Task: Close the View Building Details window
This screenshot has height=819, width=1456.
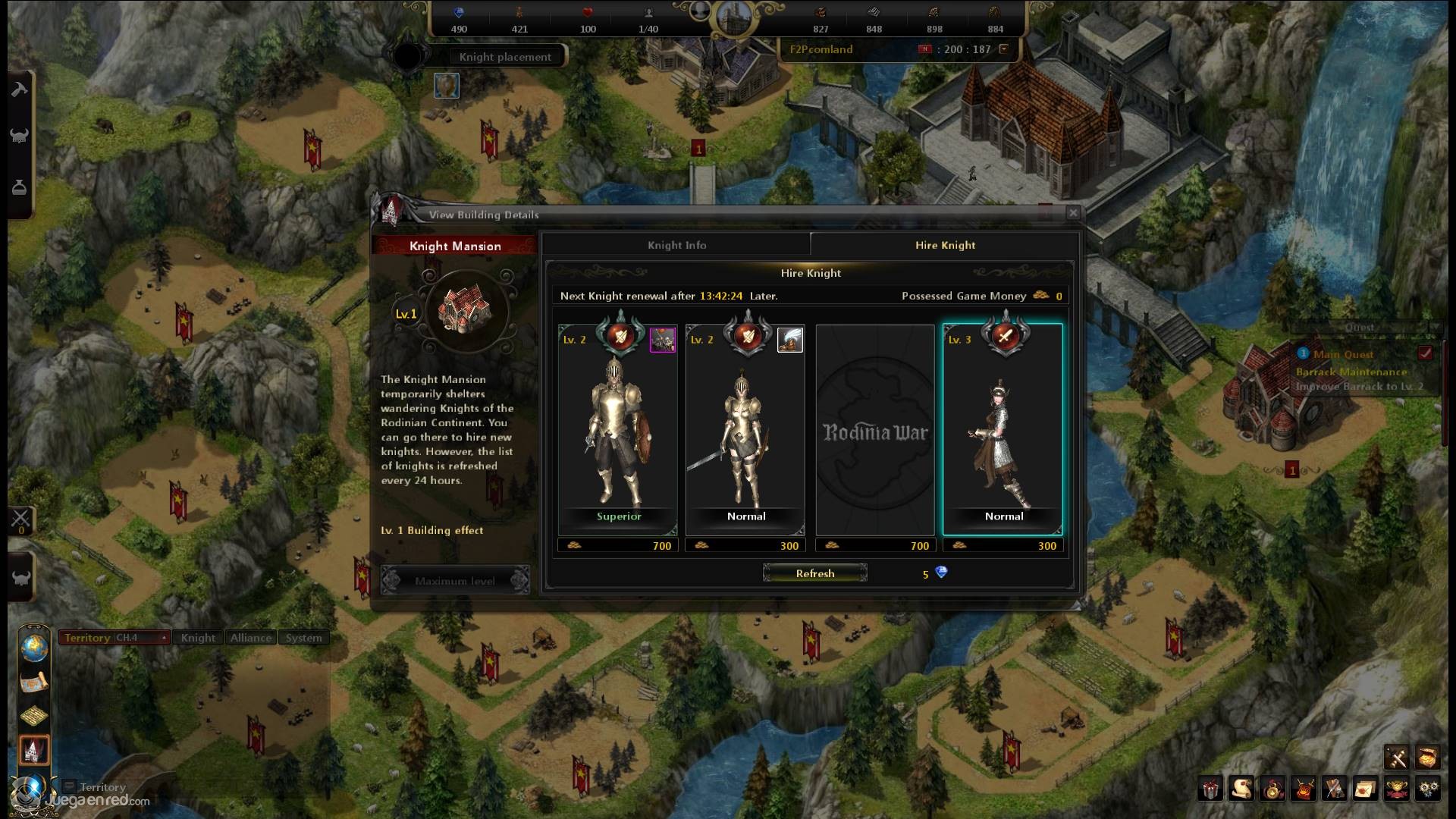Action: 1073,213
